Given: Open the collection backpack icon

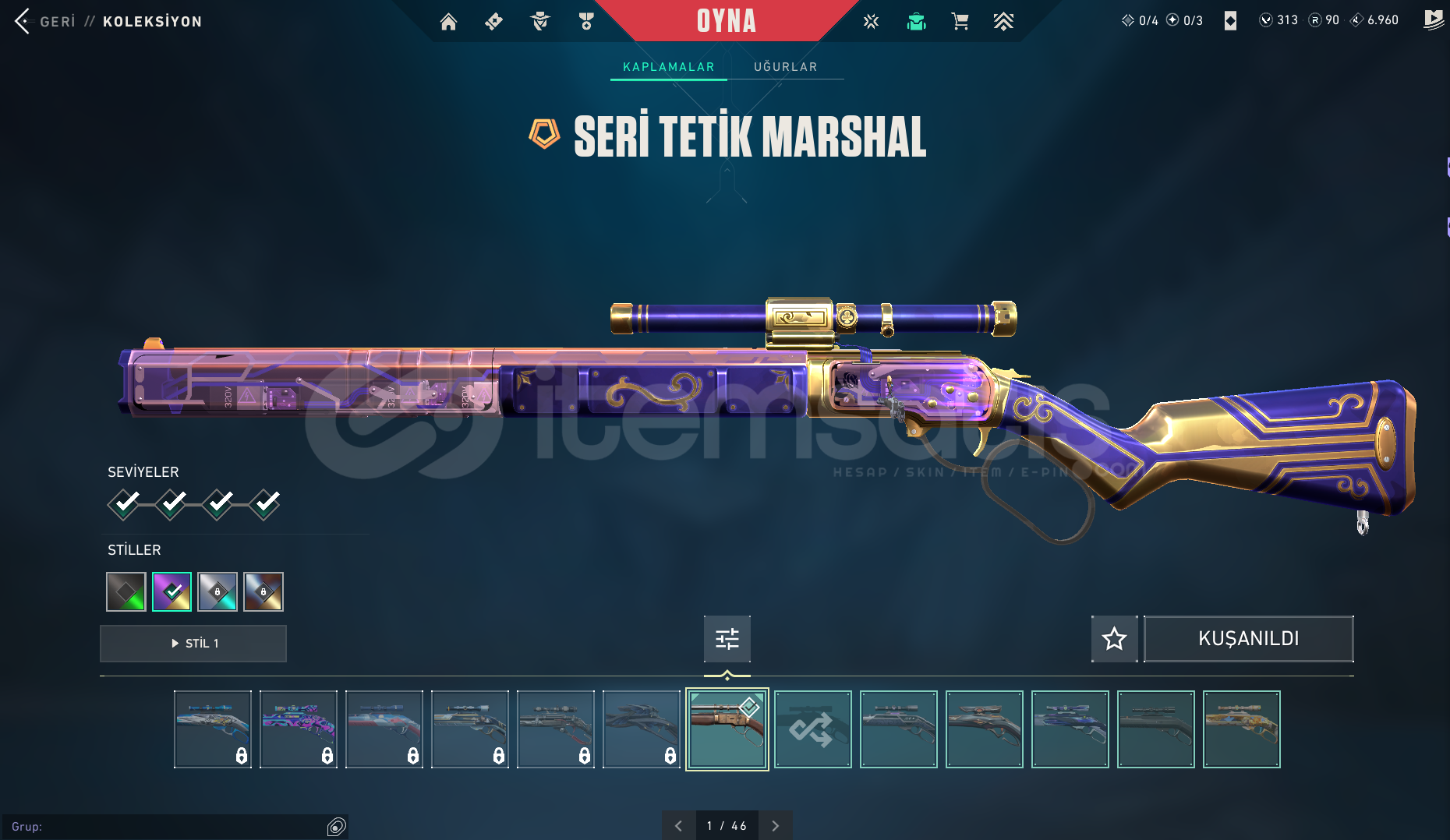Looking at the screenshot, I should pyautogui.click(x=916, y=22).
